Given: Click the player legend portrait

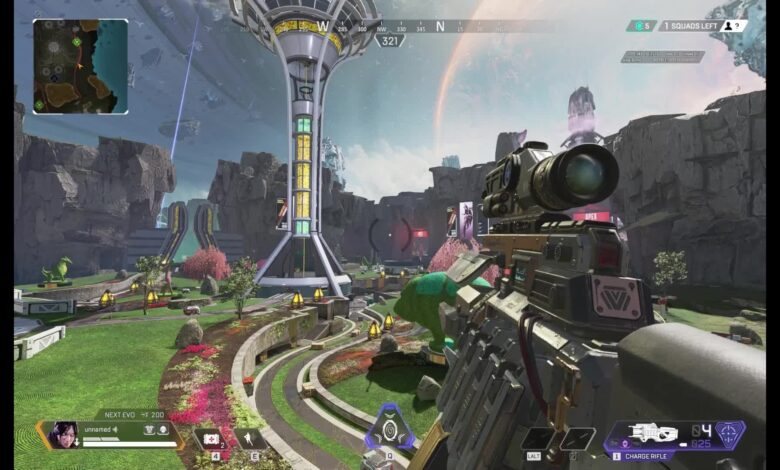Looking at the screenshot, I should click(x=62, y=435).
